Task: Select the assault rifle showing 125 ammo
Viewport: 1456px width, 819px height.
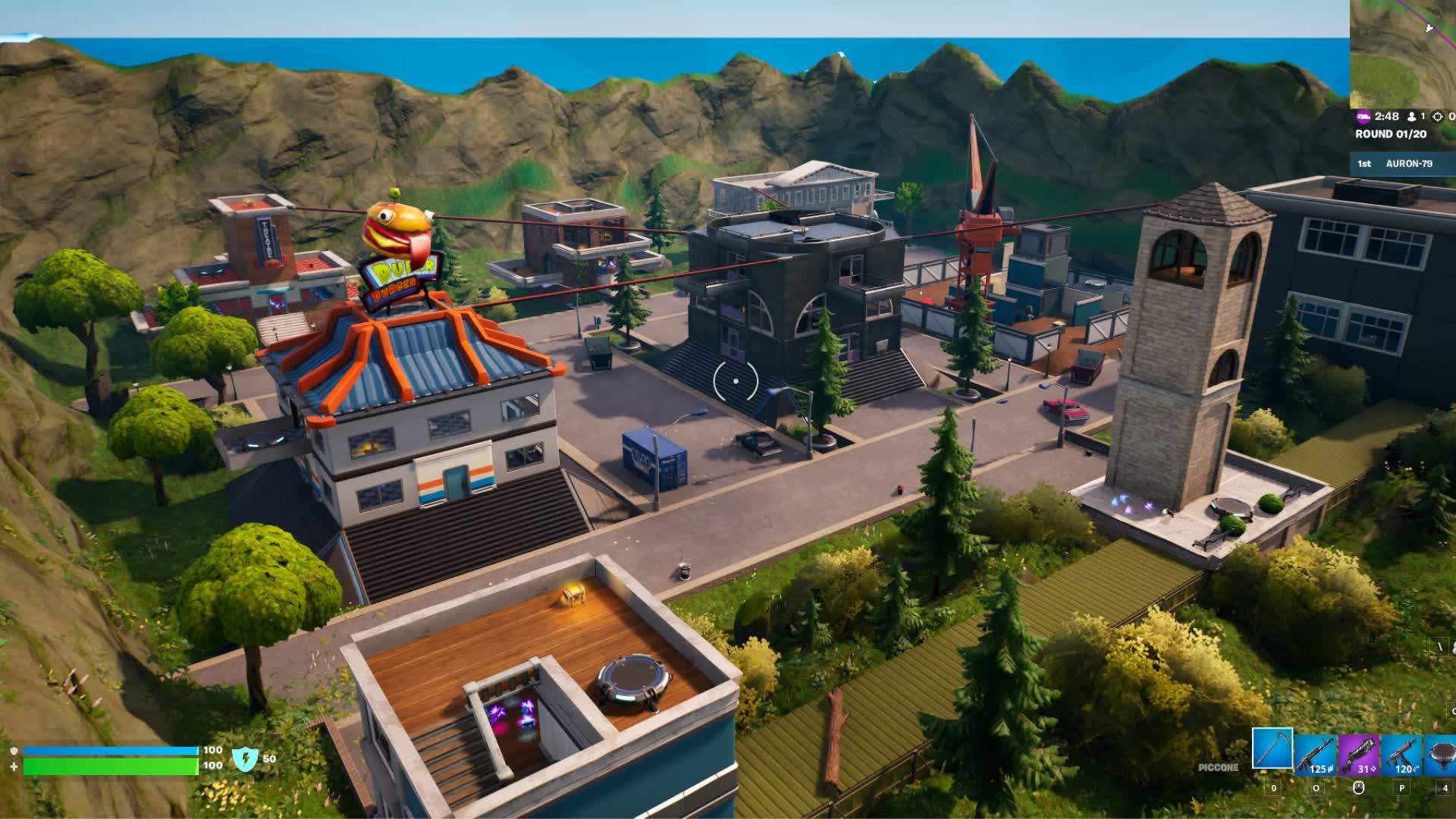Action: [x=1316, y=752]
